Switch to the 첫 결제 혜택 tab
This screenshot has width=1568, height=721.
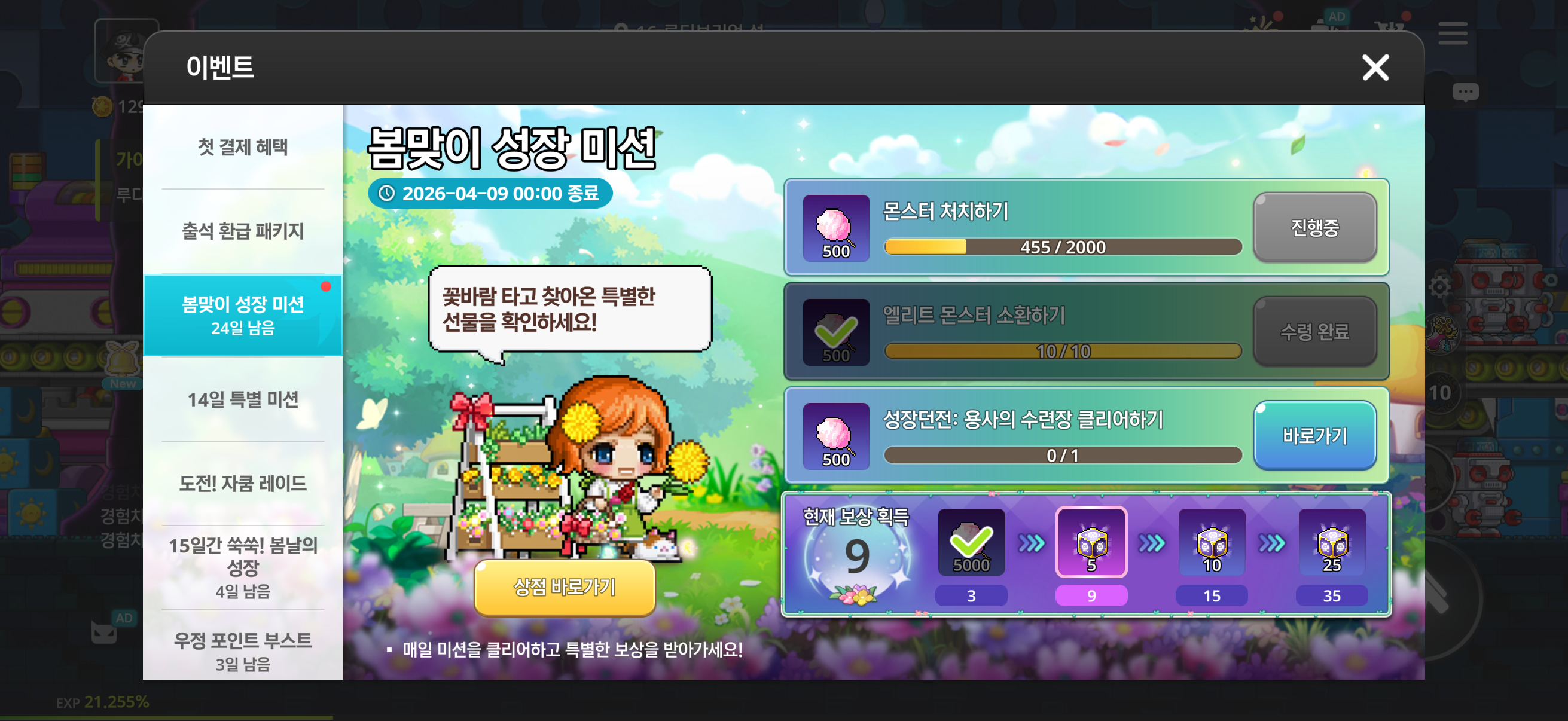242,146
